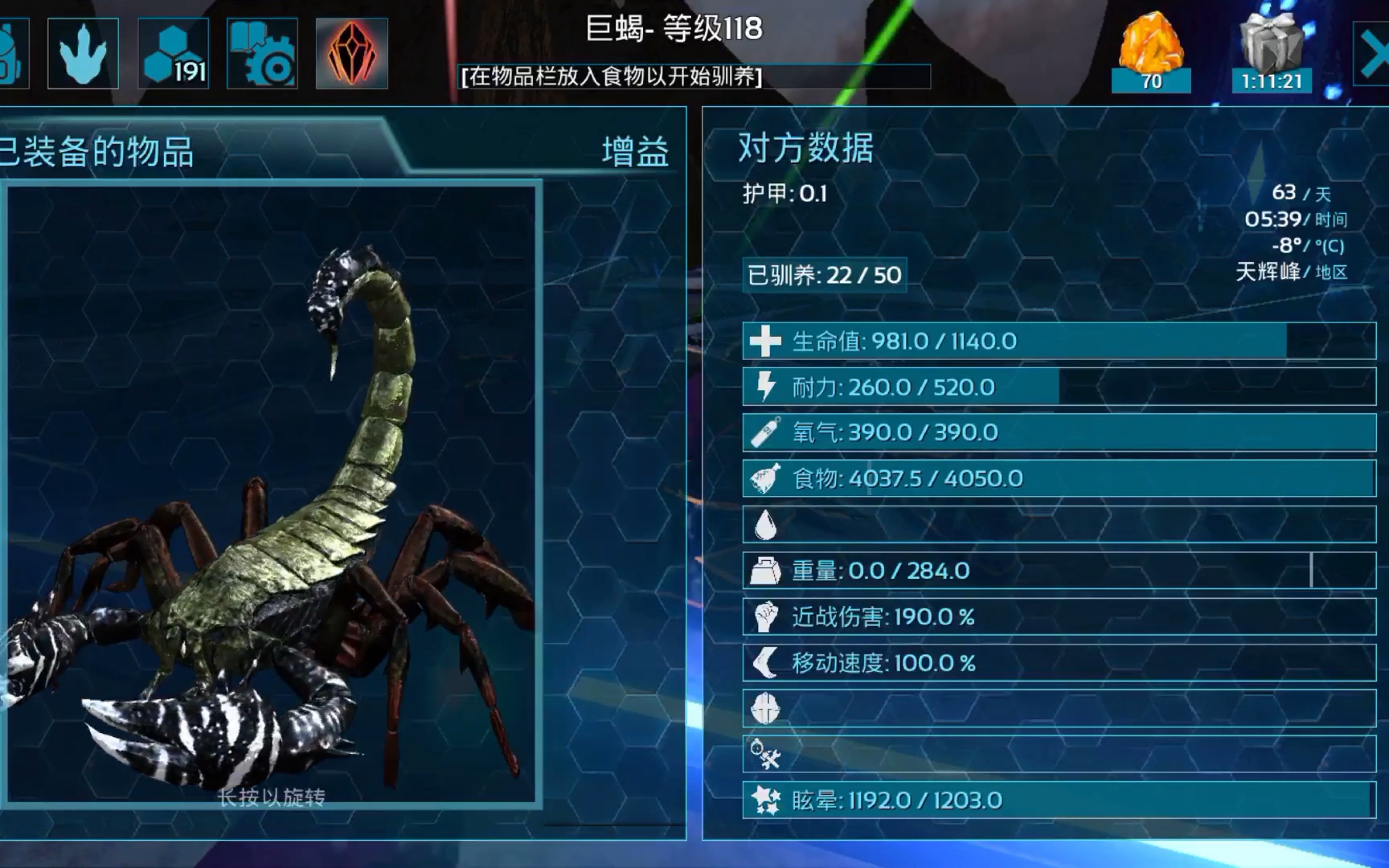1389x868 pixels.
Task: Tap the amber currency icon showing 70
Action: tap(1151, 53)
